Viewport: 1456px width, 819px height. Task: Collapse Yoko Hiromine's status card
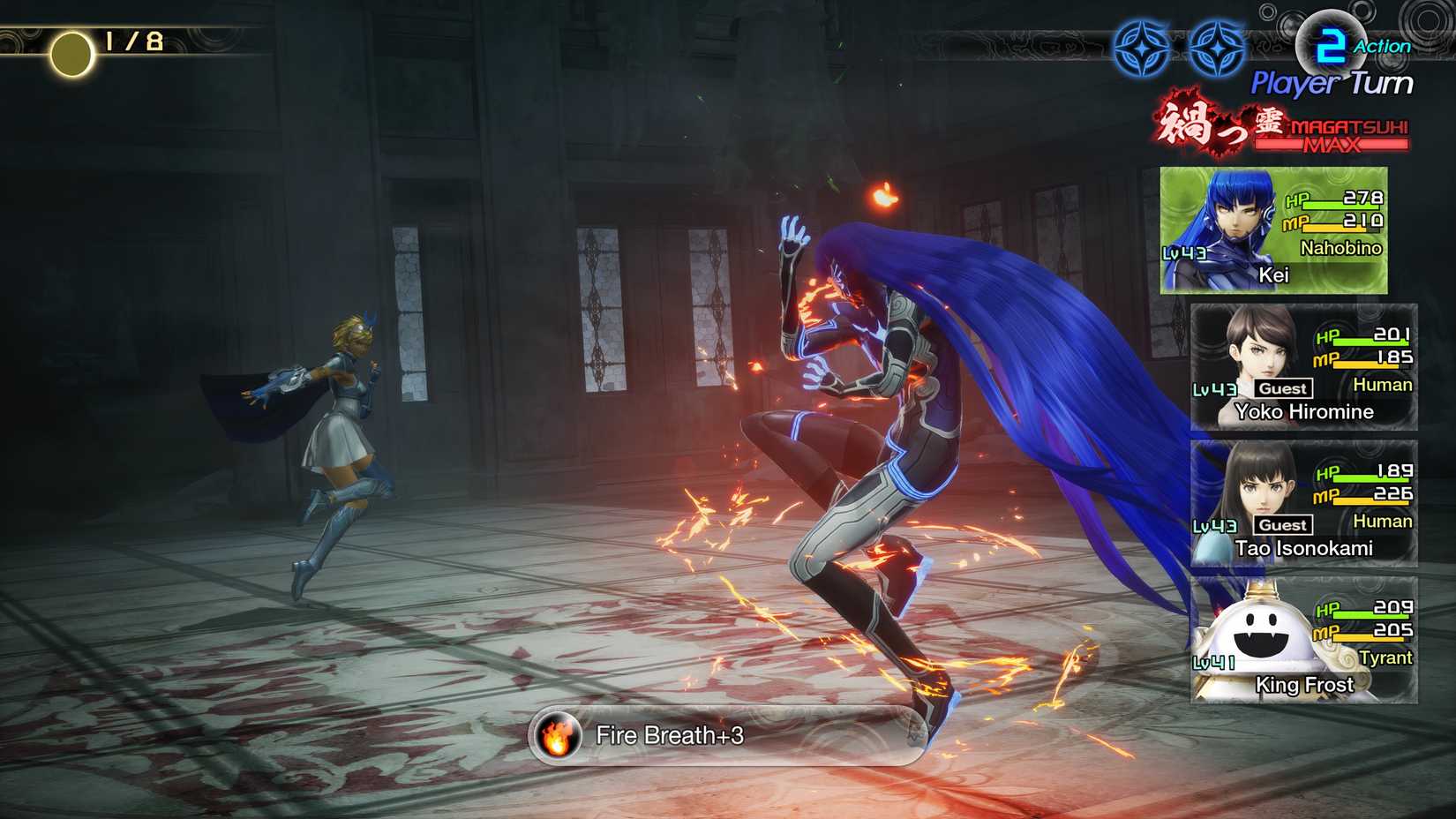[x=1304, y=364]
